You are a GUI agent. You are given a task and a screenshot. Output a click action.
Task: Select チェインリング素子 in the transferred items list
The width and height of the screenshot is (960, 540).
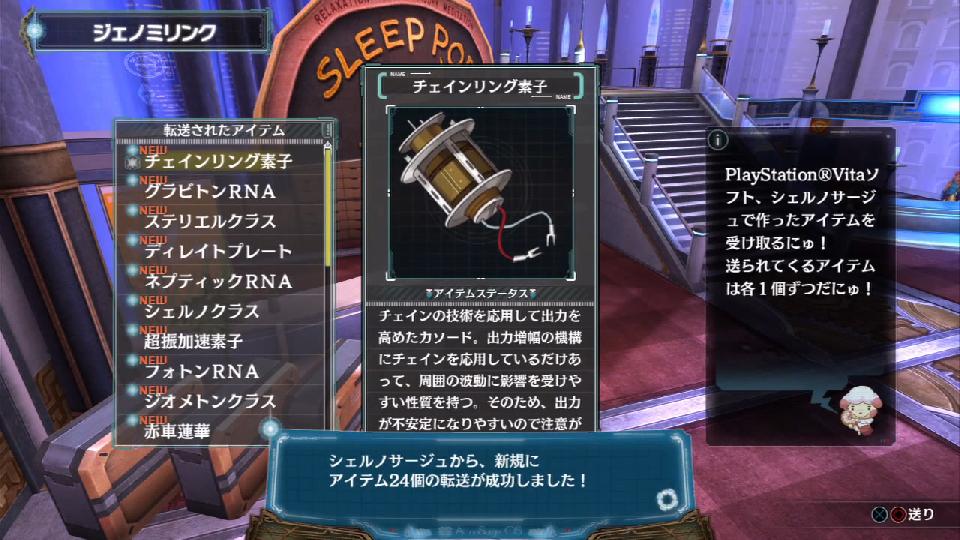tap(218, 161)
